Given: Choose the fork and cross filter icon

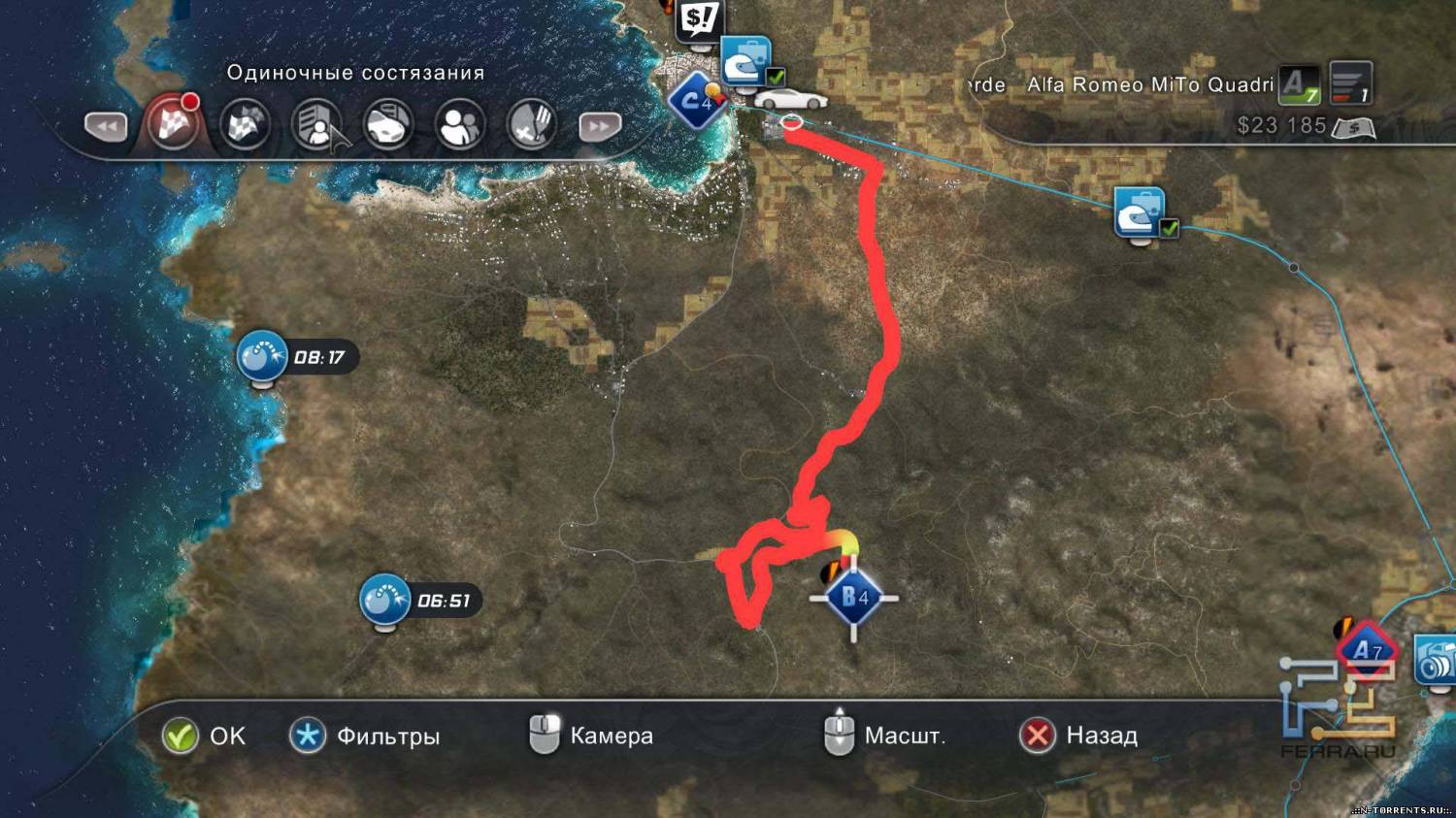Looking at the screenshot, I should [x=531, y=124].
